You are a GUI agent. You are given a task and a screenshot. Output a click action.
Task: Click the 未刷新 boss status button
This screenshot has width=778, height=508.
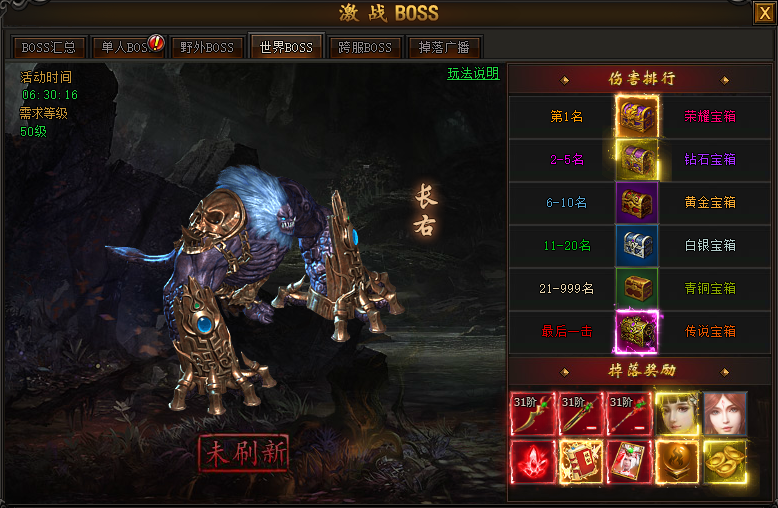tap(243, 453)
